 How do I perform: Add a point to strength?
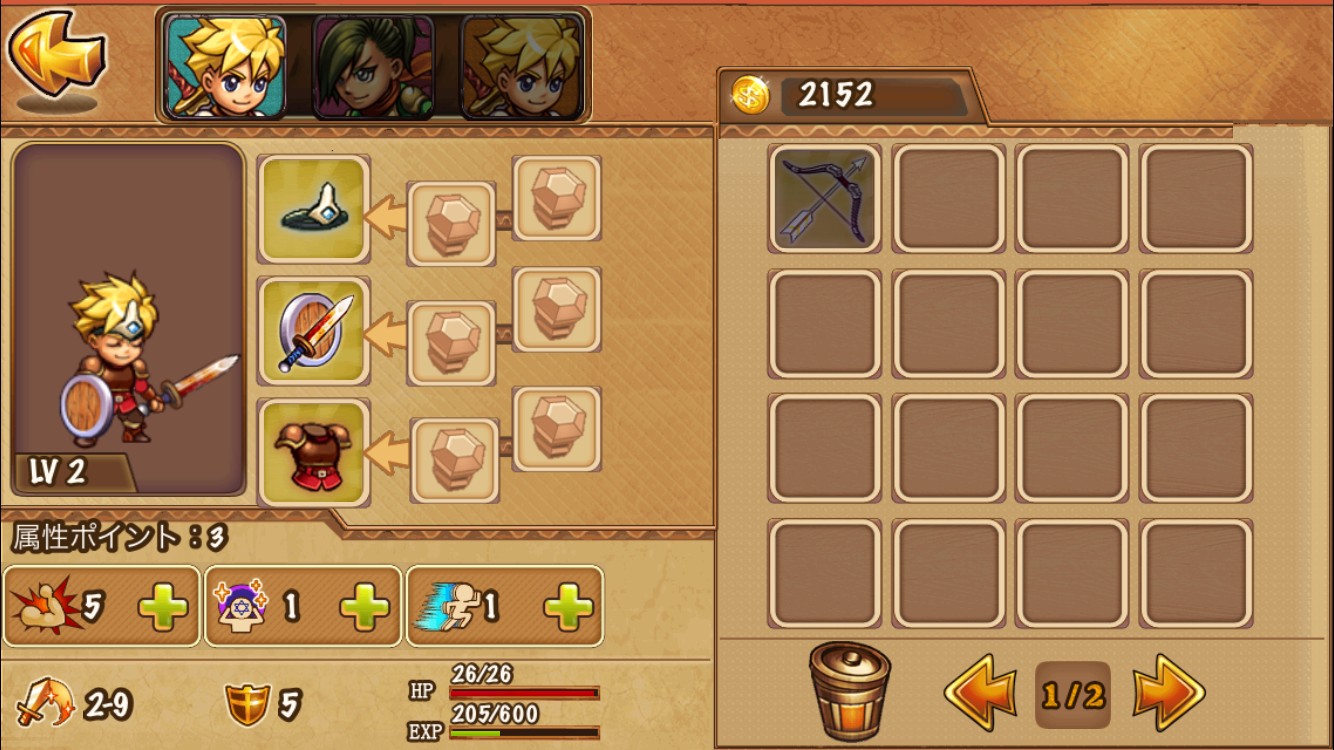coord(163,607)
